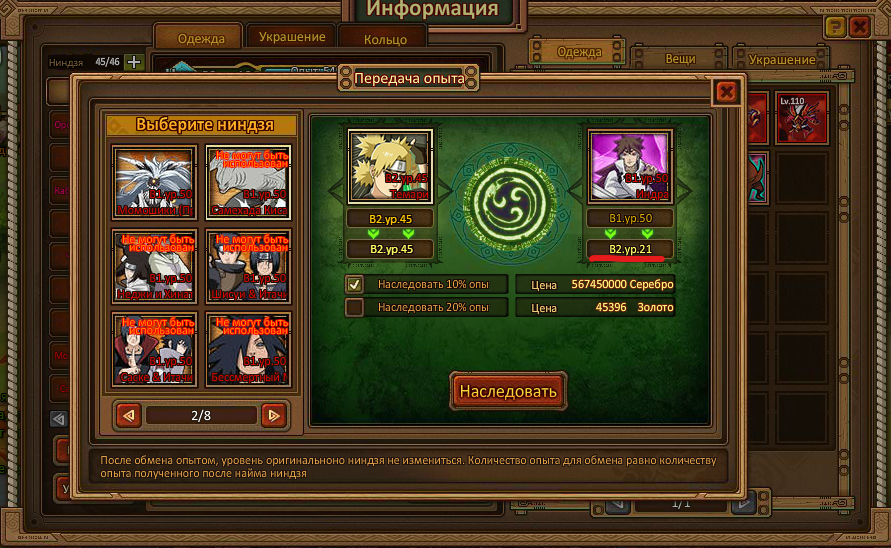Pick the Шисуи & Итачи ninja portrait
The height and width of the screenshot is (548, 891).
[x=248, y=265]
